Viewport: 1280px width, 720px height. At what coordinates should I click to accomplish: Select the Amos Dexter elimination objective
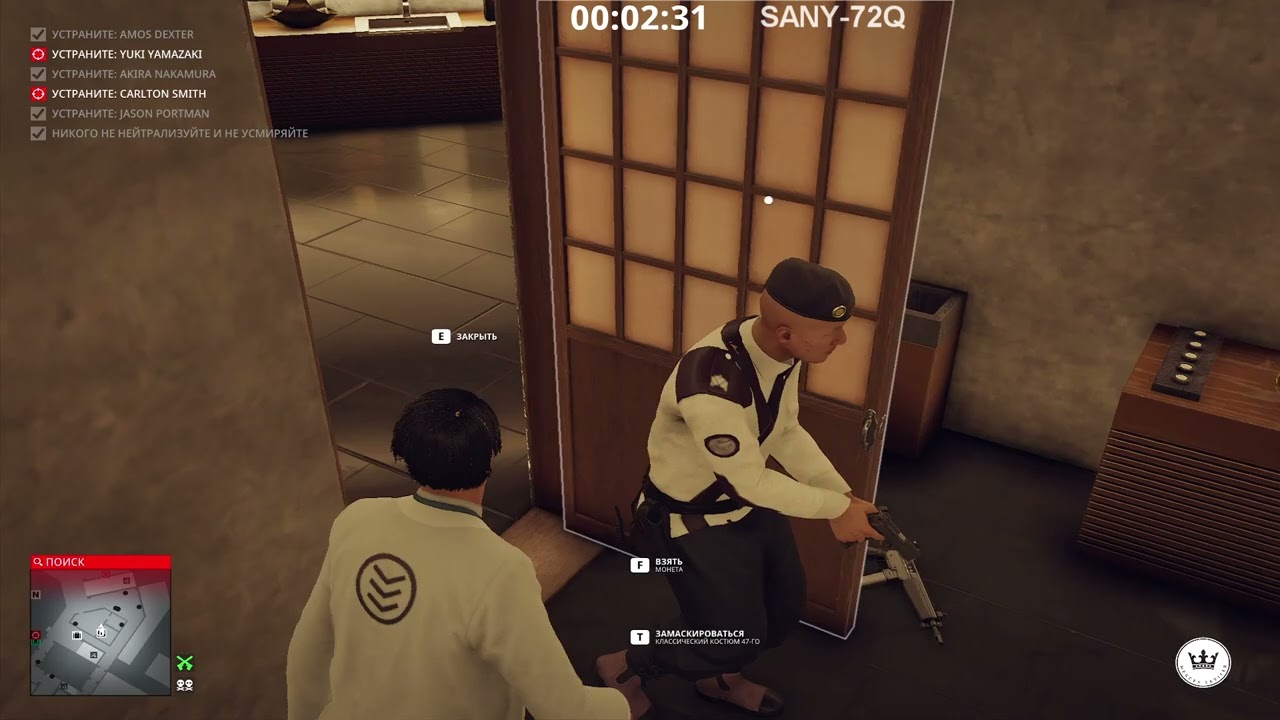tap(122, 34)
